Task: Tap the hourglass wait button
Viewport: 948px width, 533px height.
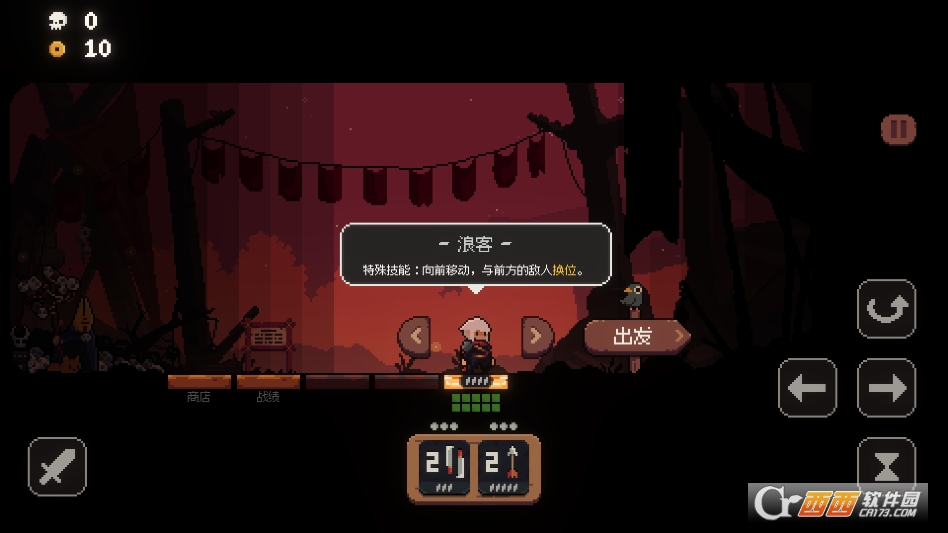Action: coord(886,464)
